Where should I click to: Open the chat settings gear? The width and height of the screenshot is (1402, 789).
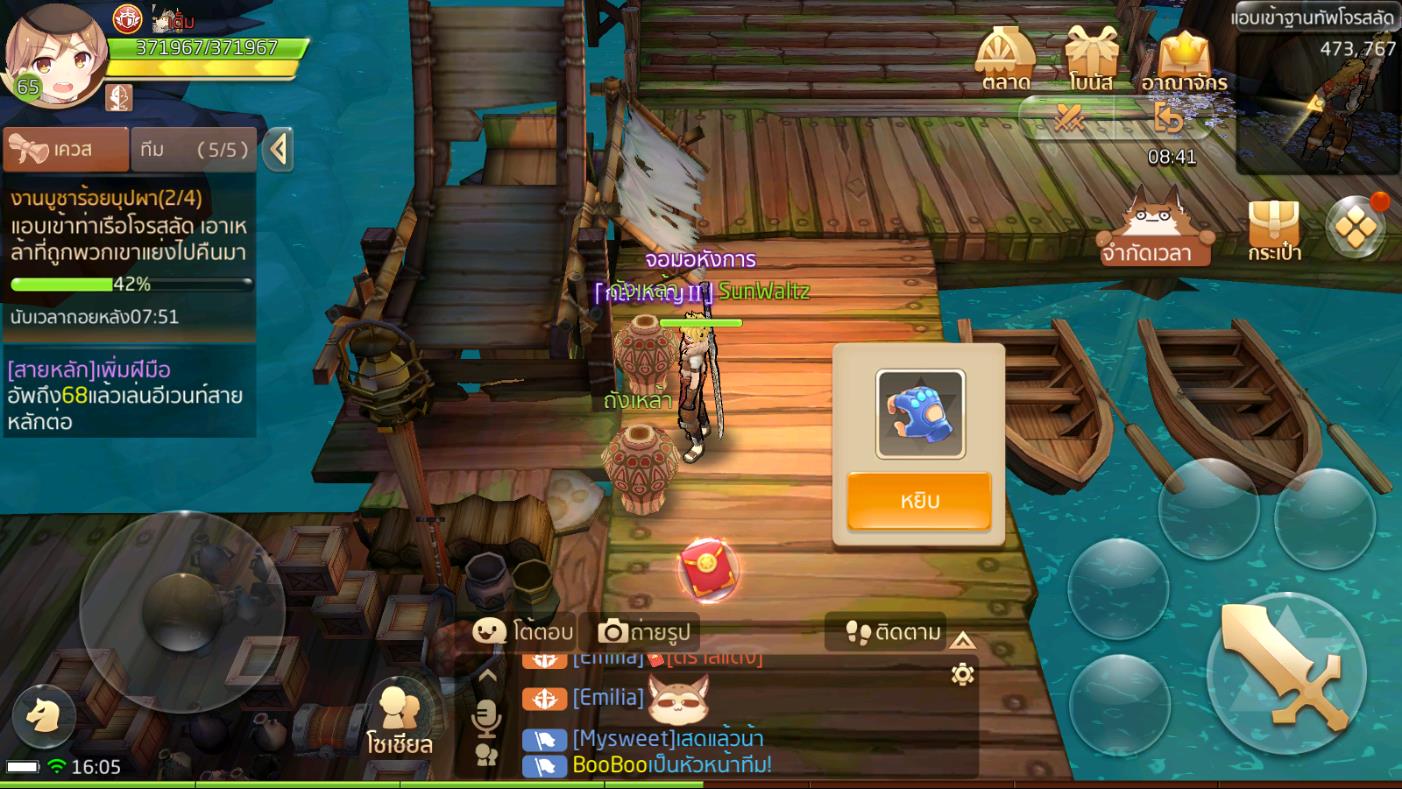click(x=962, y=675)
